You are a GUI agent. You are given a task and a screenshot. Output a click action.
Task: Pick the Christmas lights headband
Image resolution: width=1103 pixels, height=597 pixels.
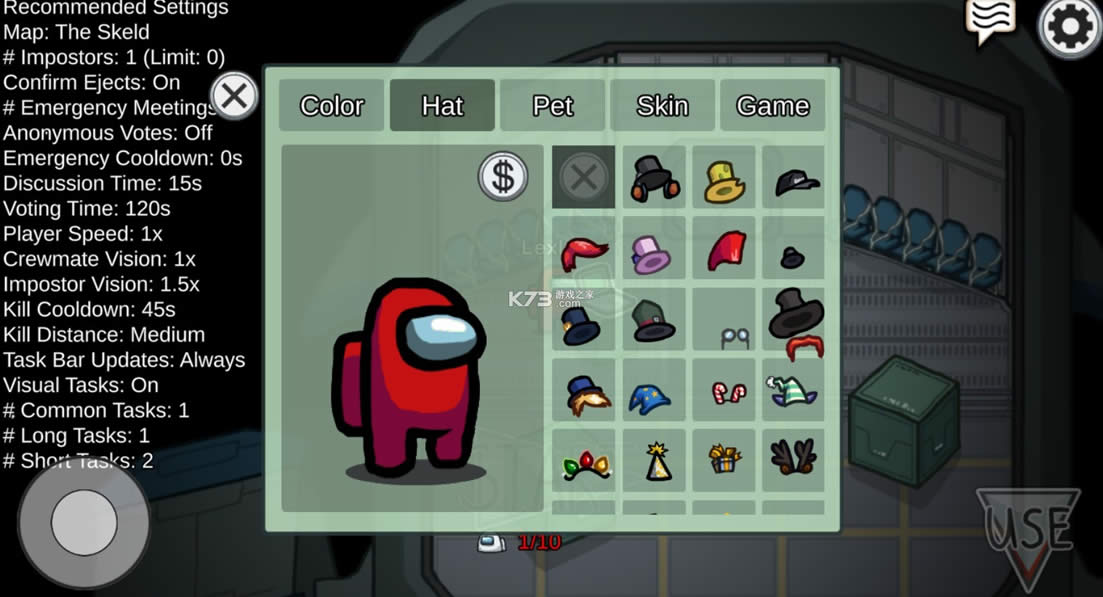pos(585,463)
